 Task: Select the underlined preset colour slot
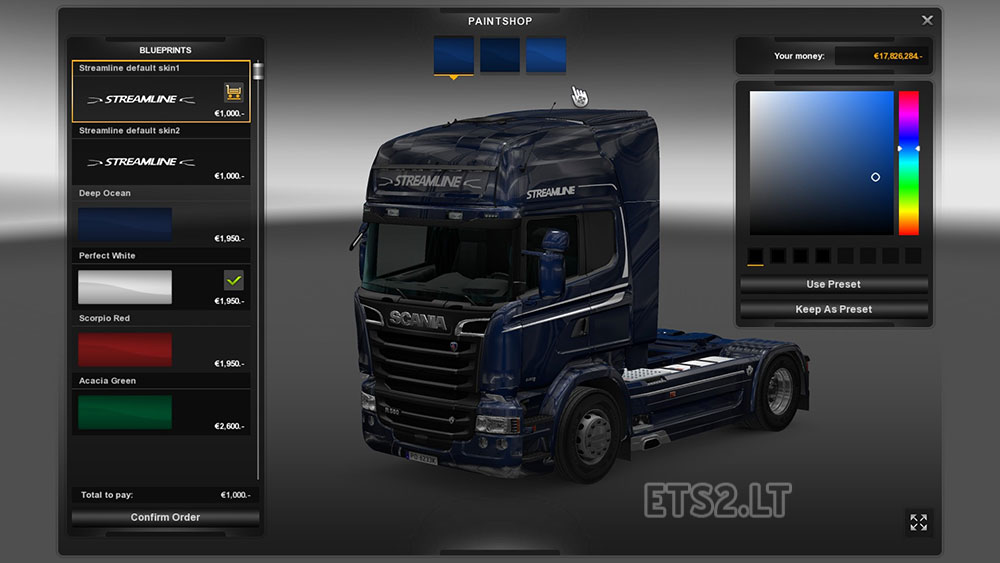(x=755, y=256)
